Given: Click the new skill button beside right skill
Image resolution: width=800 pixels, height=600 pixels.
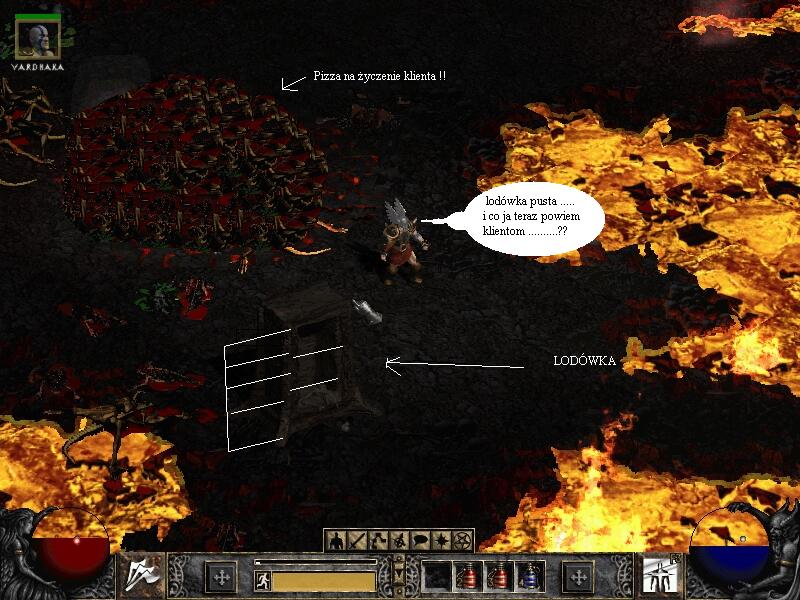Looking at the screenshot, I should click(577, 577).
